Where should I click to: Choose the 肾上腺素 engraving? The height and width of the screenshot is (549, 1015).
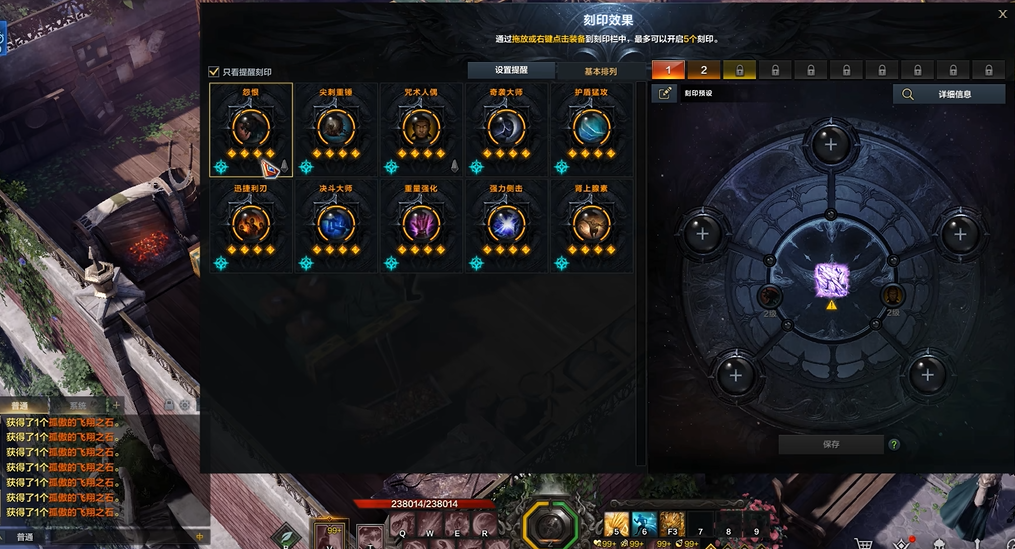click(591, 222)
